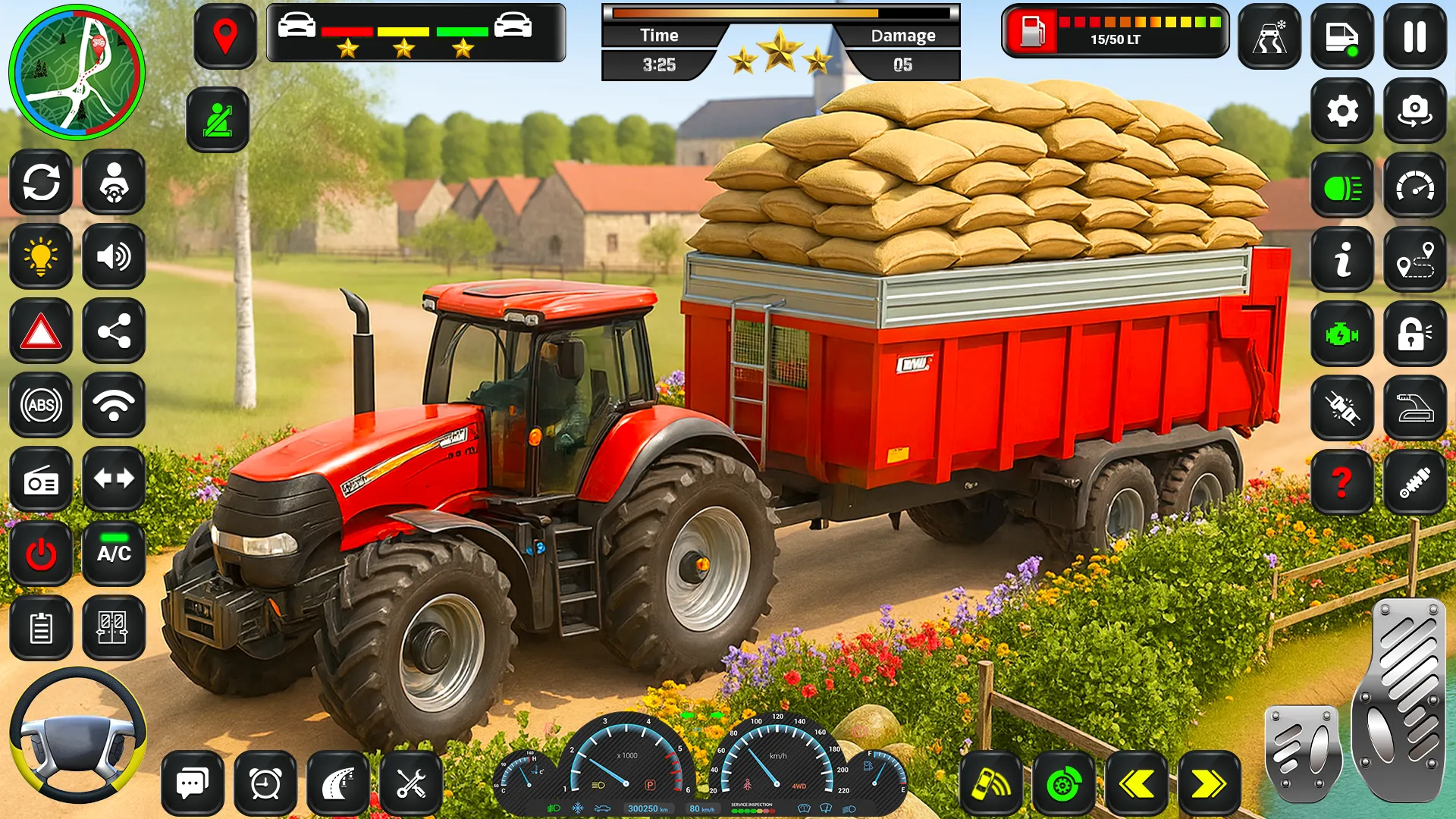
Task: Turn on the in-game radio
Action: pos(41,478)
